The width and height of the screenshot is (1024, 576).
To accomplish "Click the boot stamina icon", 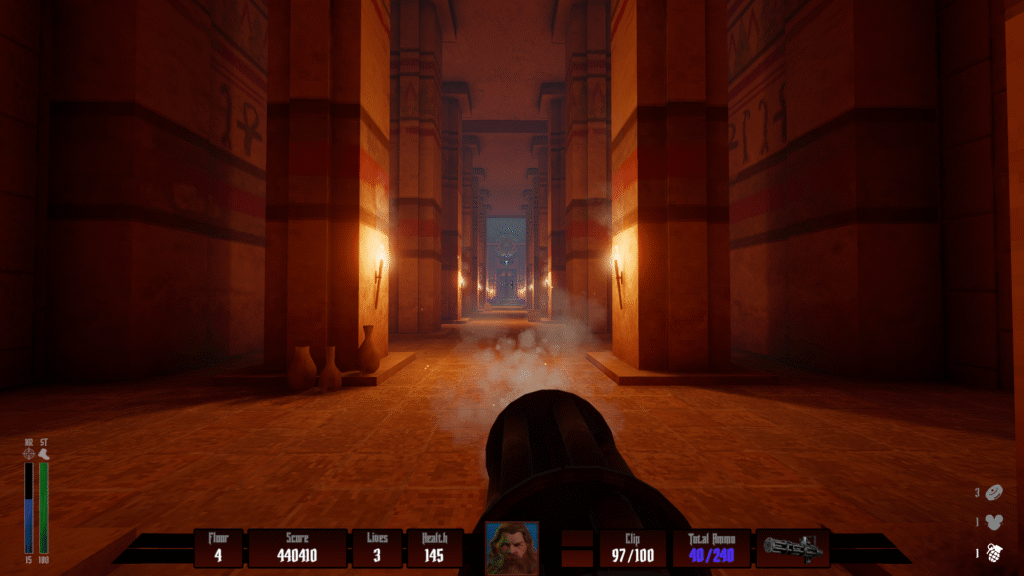I will [44, 453].
